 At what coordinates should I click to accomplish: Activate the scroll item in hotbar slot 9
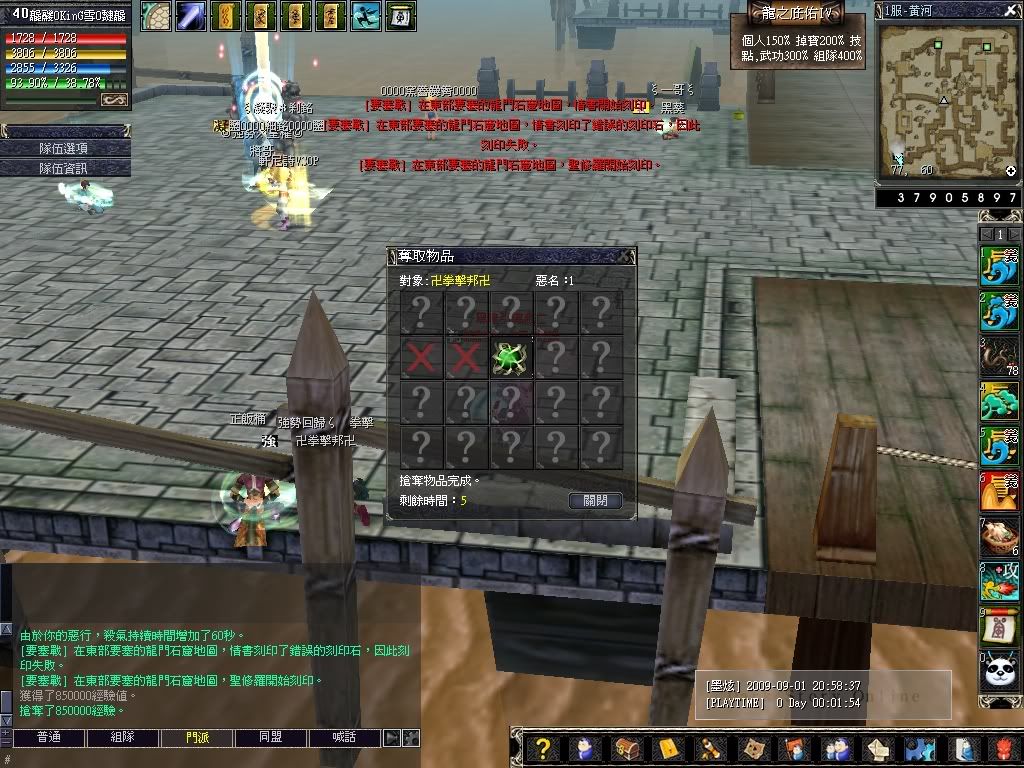pyautogui.click(x=999, y=626)
